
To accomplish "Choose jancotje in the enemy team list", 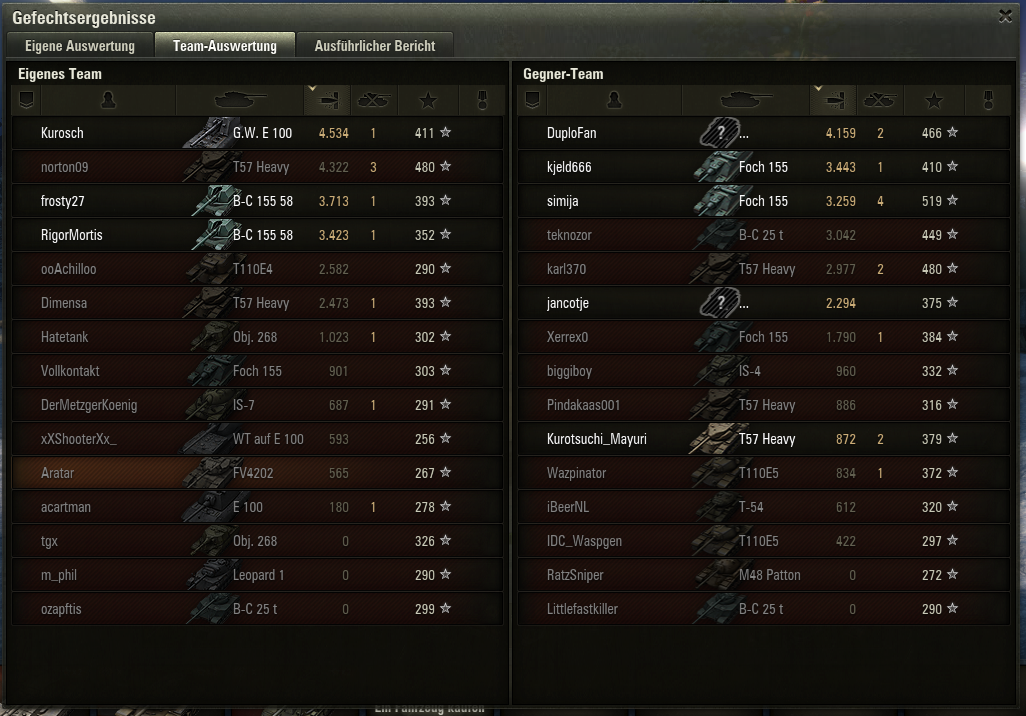I will coord(569,303).
